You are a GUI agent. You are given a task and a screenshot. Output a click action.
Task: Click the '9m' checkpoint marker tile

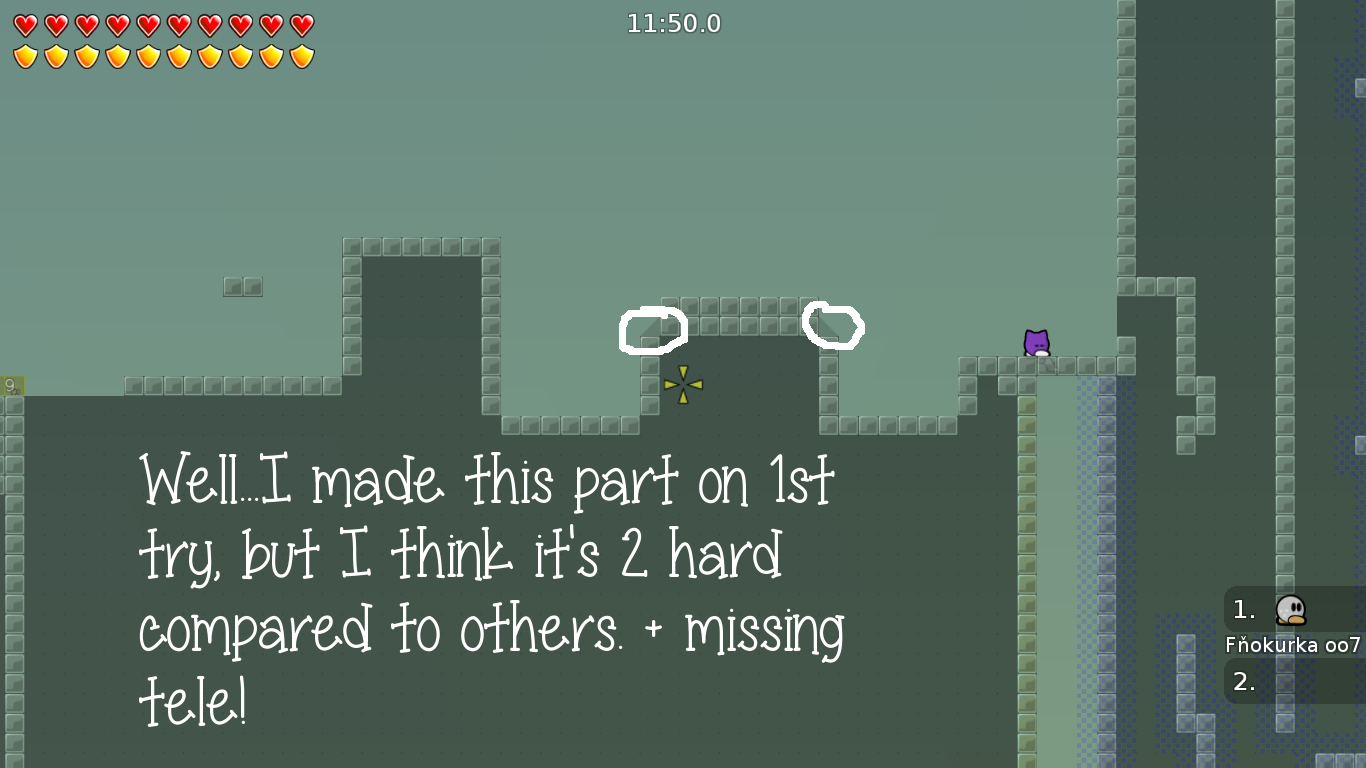(x=11, y=385)
